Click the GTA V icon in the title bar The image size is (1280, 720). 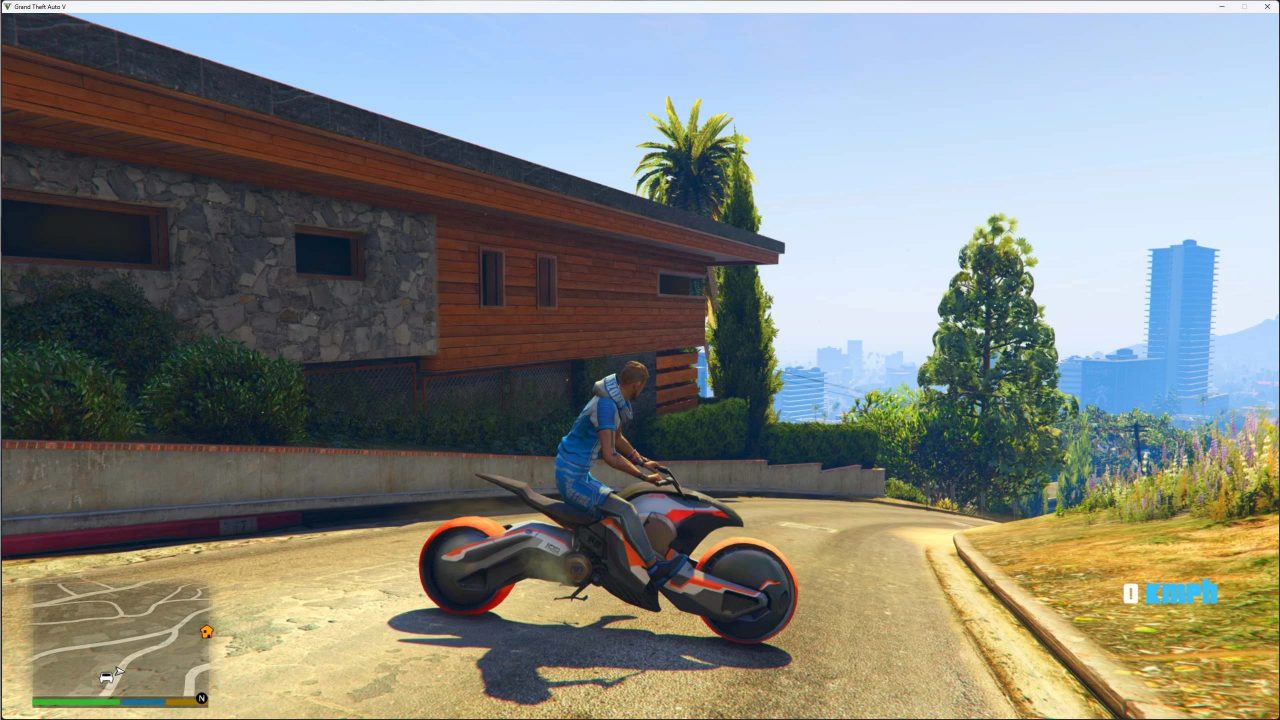[x=7, y=6]
